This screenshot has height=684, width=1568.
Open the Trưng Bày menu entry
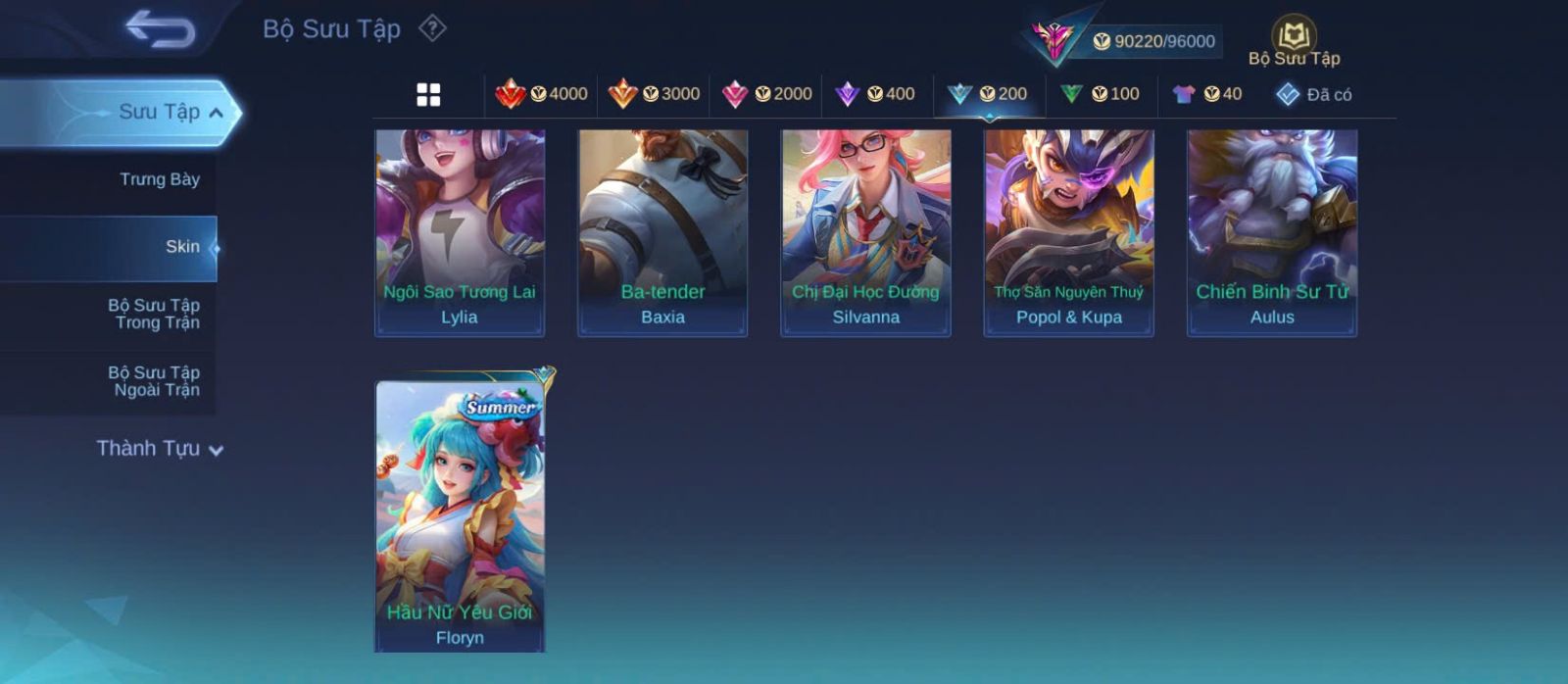[159, 179]
